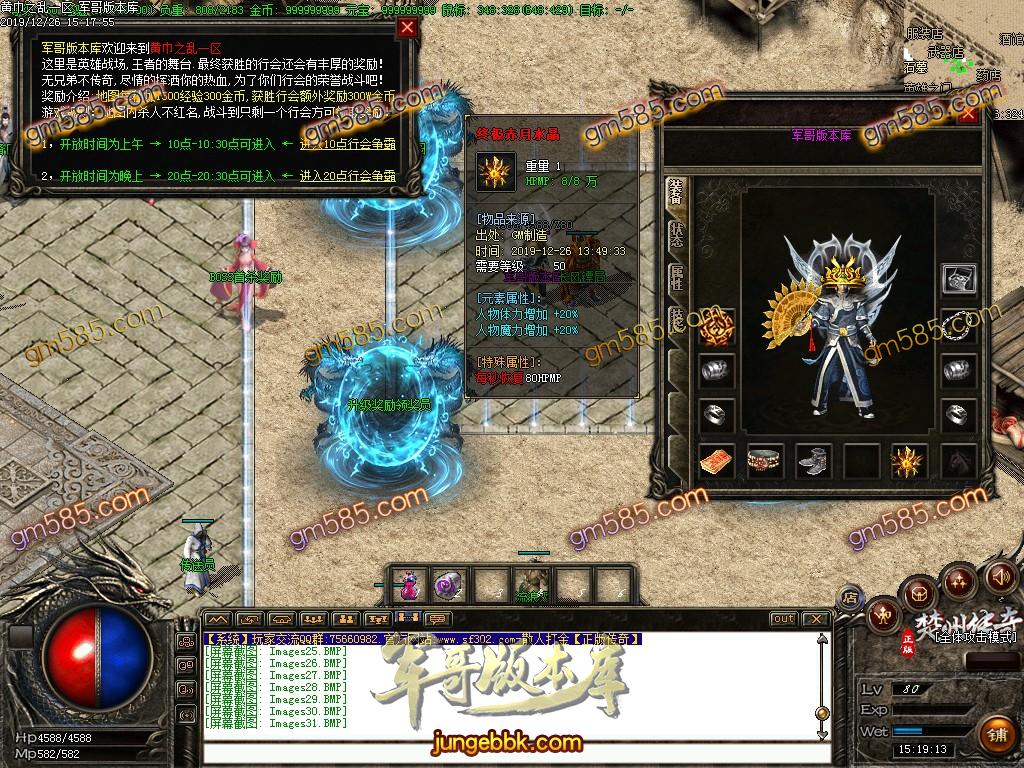Open the 店 shop button
Image resolution: width=1024 pixels, height=768 pixels.
(850, 598)
